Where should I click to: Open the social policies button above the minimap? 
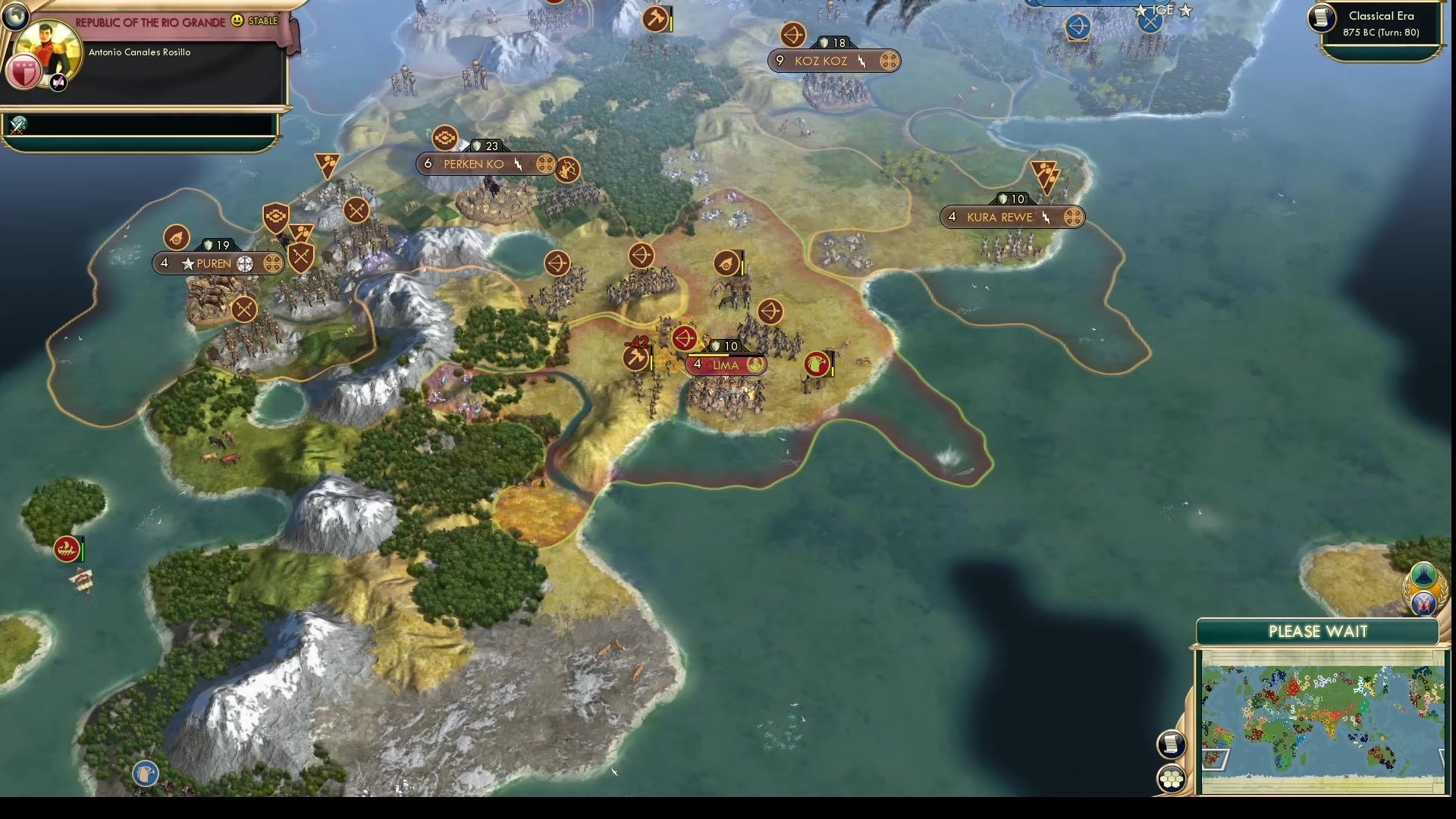[x=1424, y=576]
